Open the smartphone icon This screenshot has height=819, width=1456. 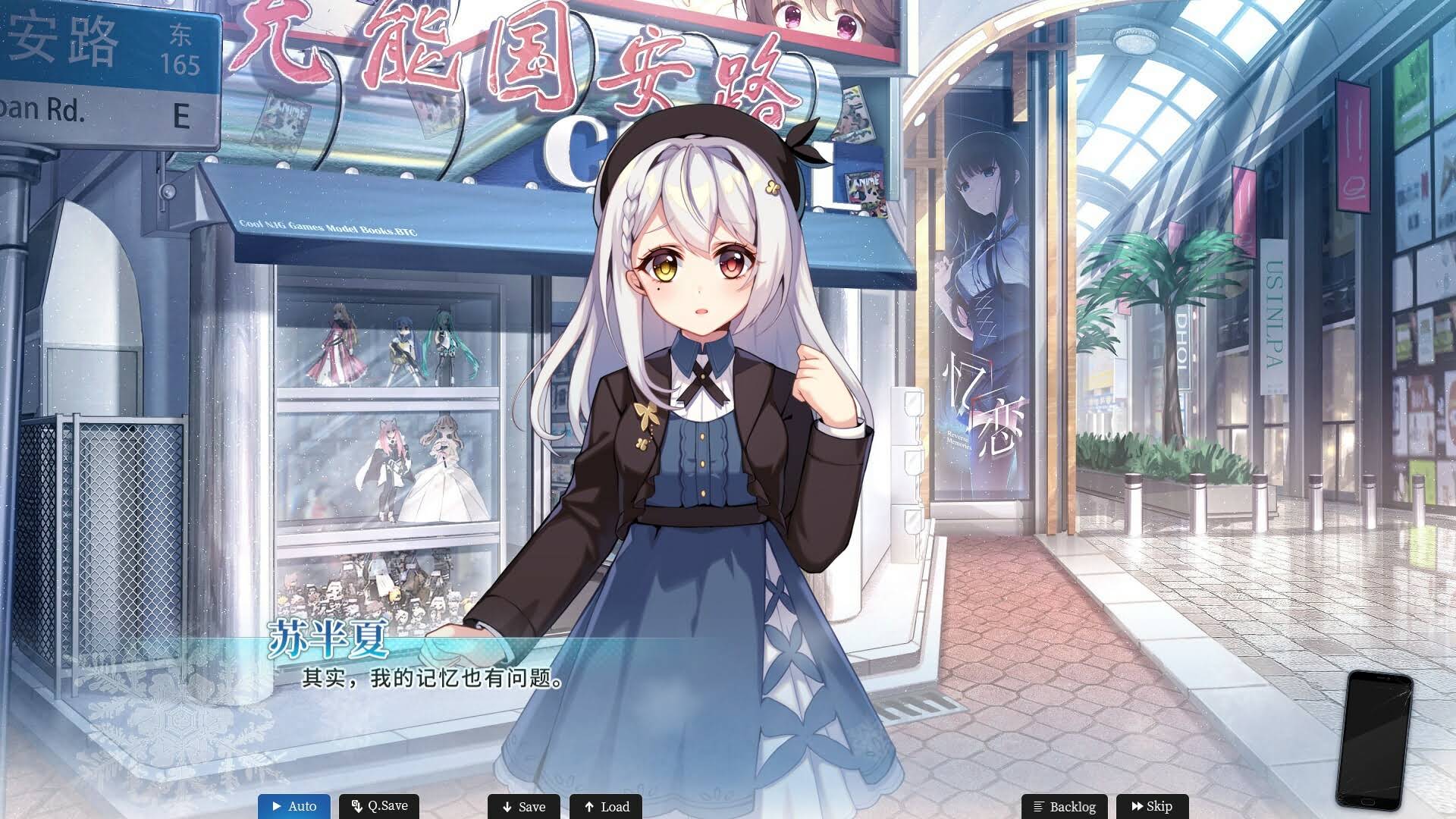(1373, 739)
